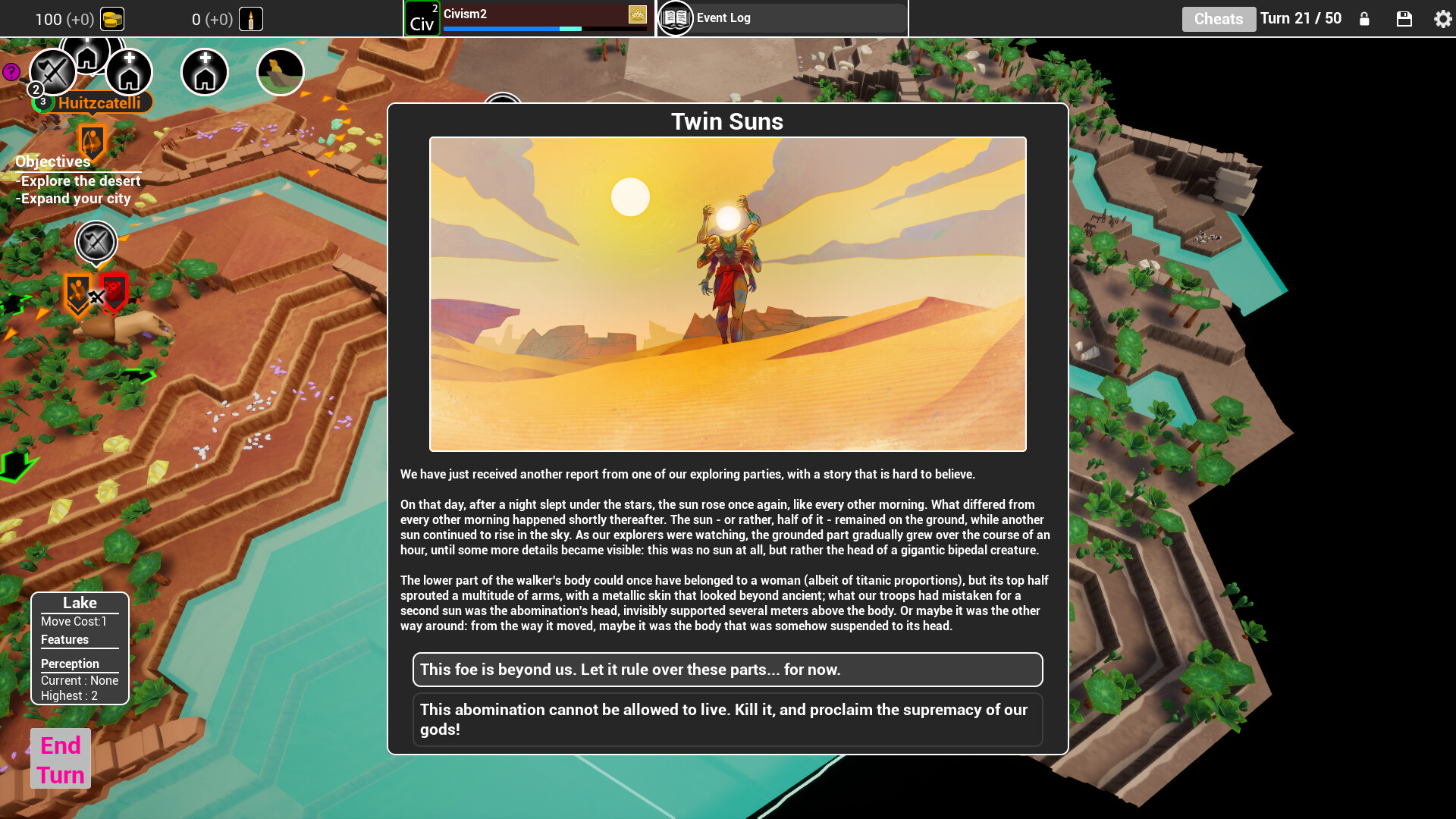
Task: Select the crossed weapons unit icon above Huitzcatelli
Action: coord(52,72)
